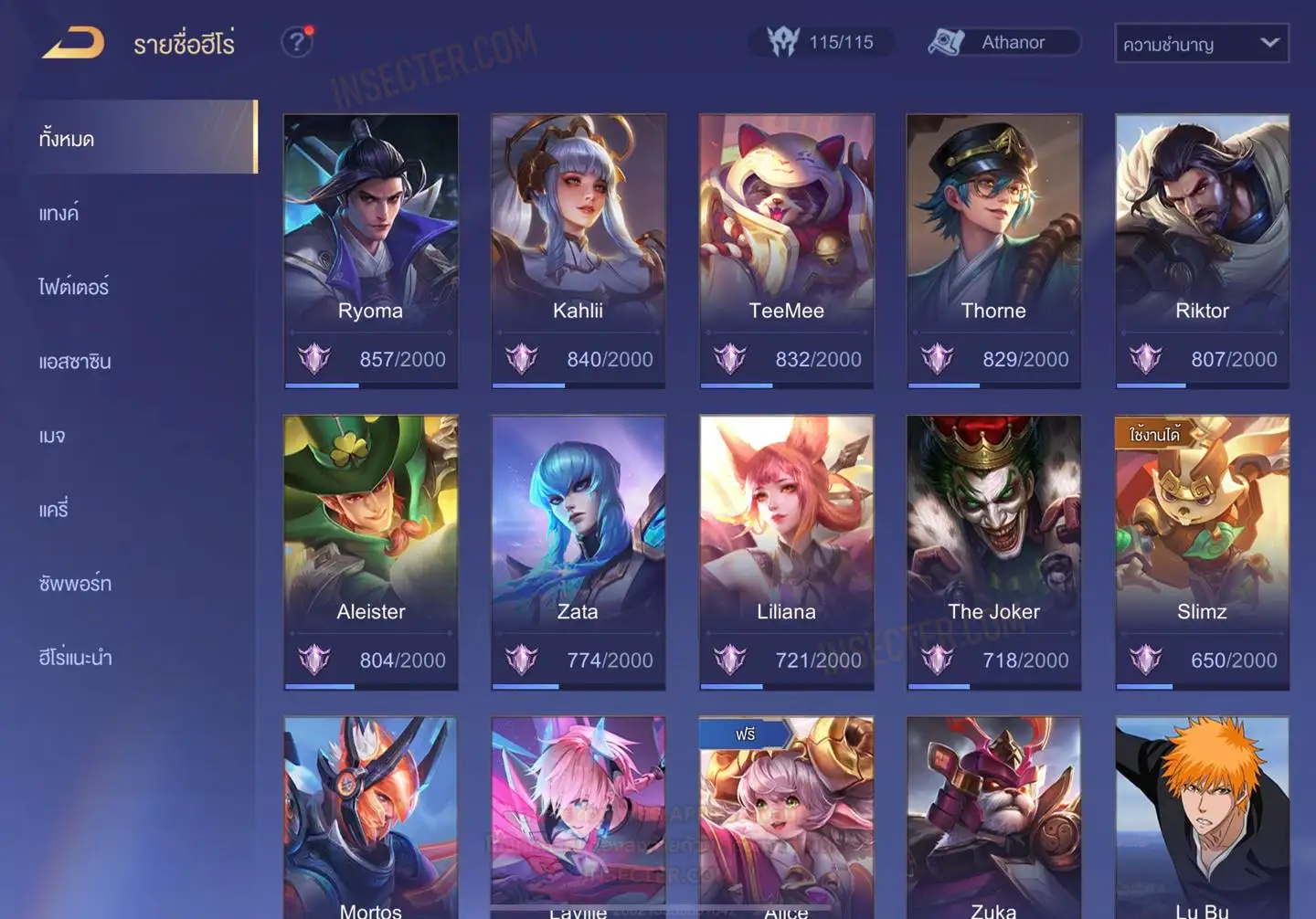Open the proficiency sort dropdown
Viewport: 1316px width, 919px height.
1201,43
